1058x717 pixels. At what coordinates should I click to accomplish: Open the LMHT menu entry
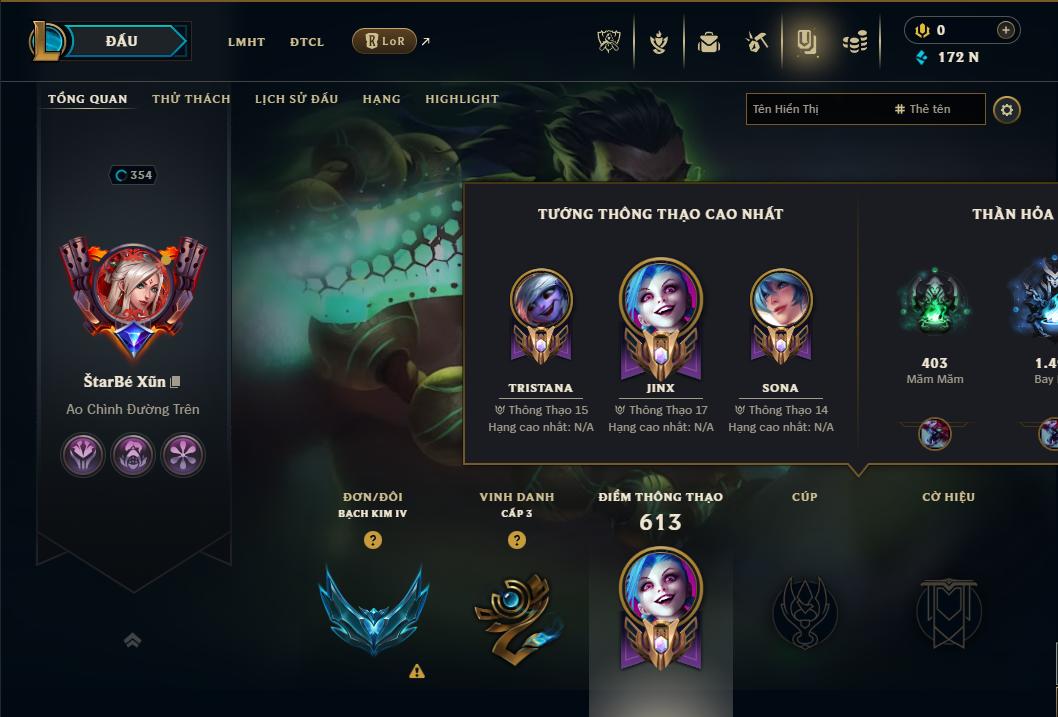(x=246, y=42)
